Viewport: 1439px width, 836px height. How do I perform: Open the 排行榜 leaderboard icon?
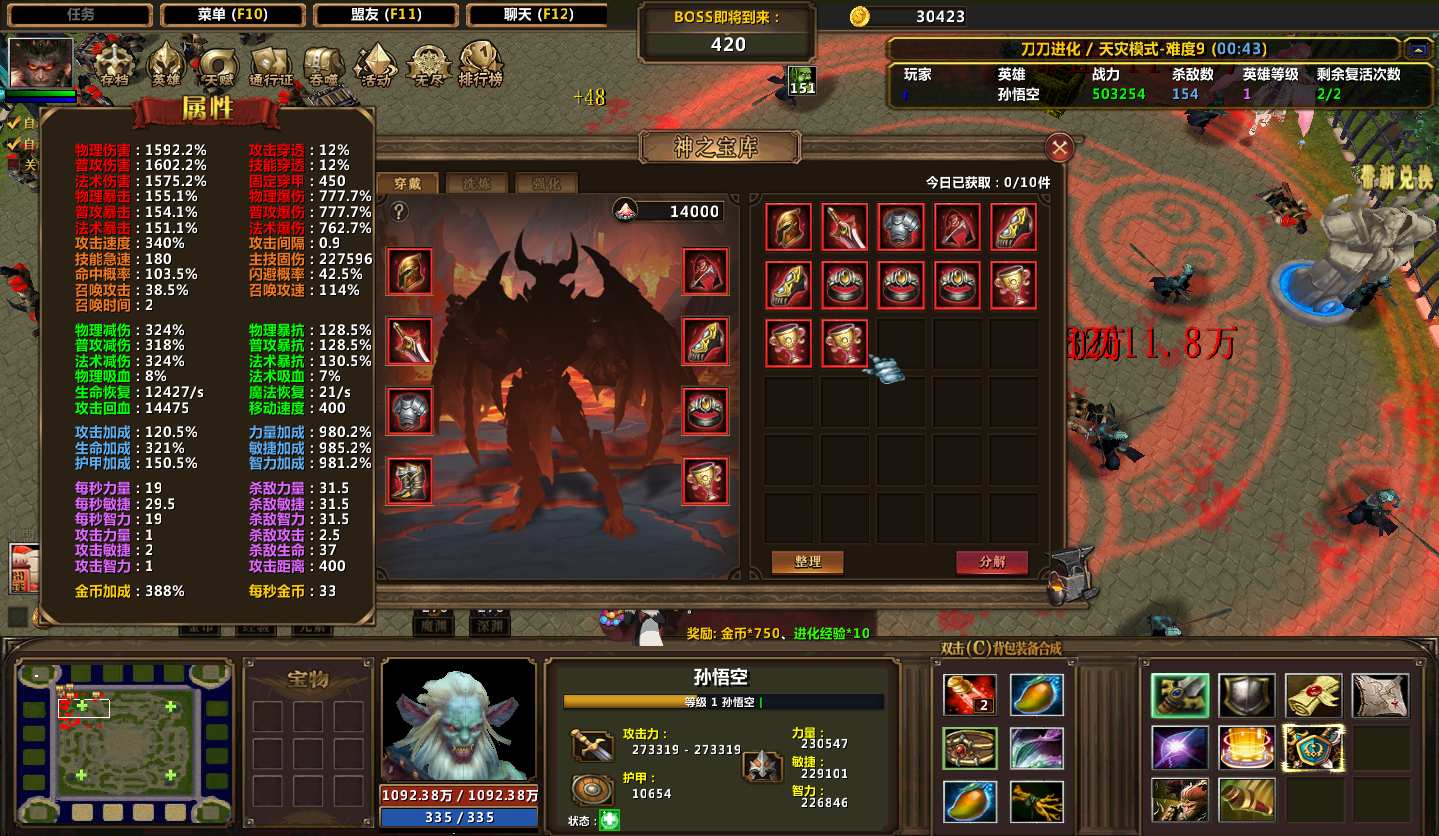[480, 65]
